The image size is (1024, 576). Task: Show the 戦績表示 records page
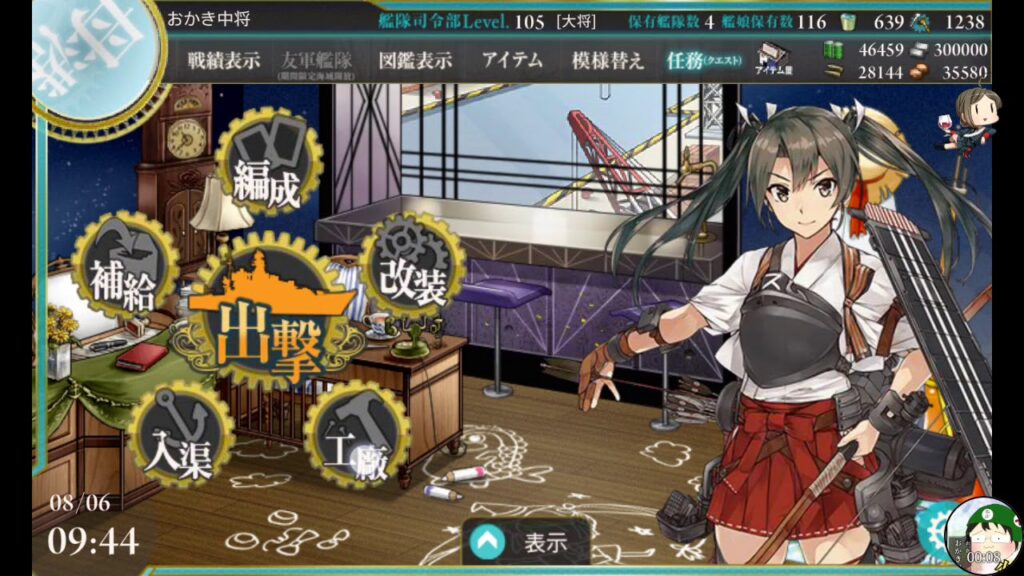point(224,60)
